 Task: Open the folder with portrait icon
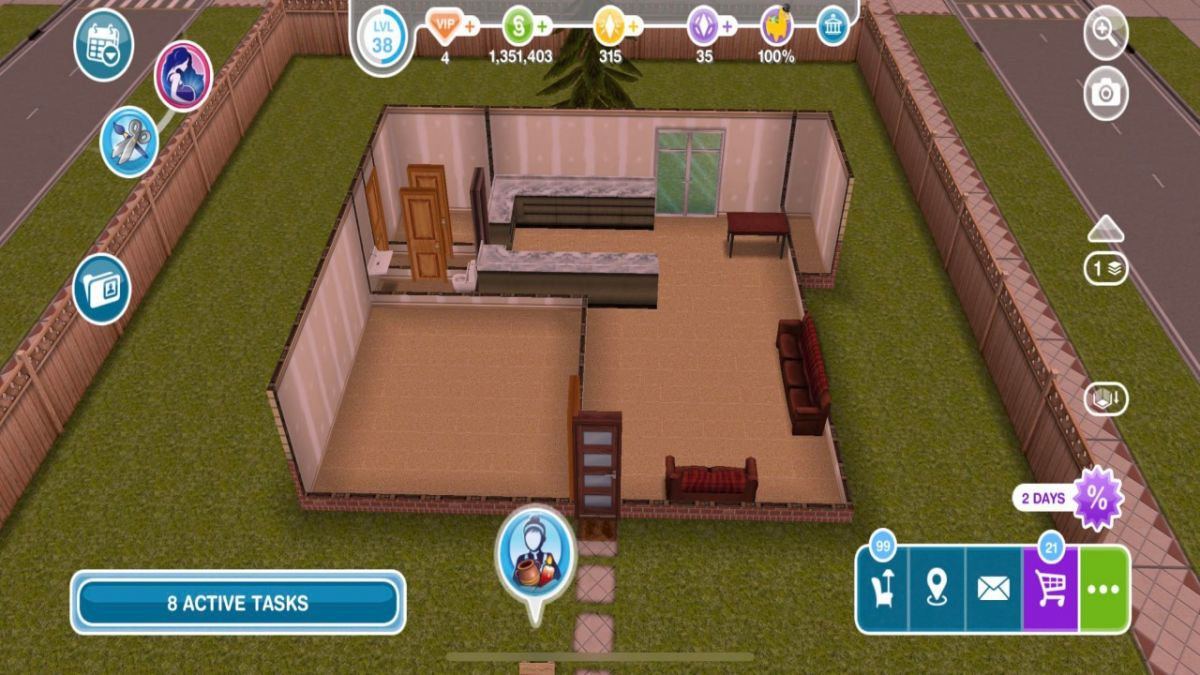[102, 289]
